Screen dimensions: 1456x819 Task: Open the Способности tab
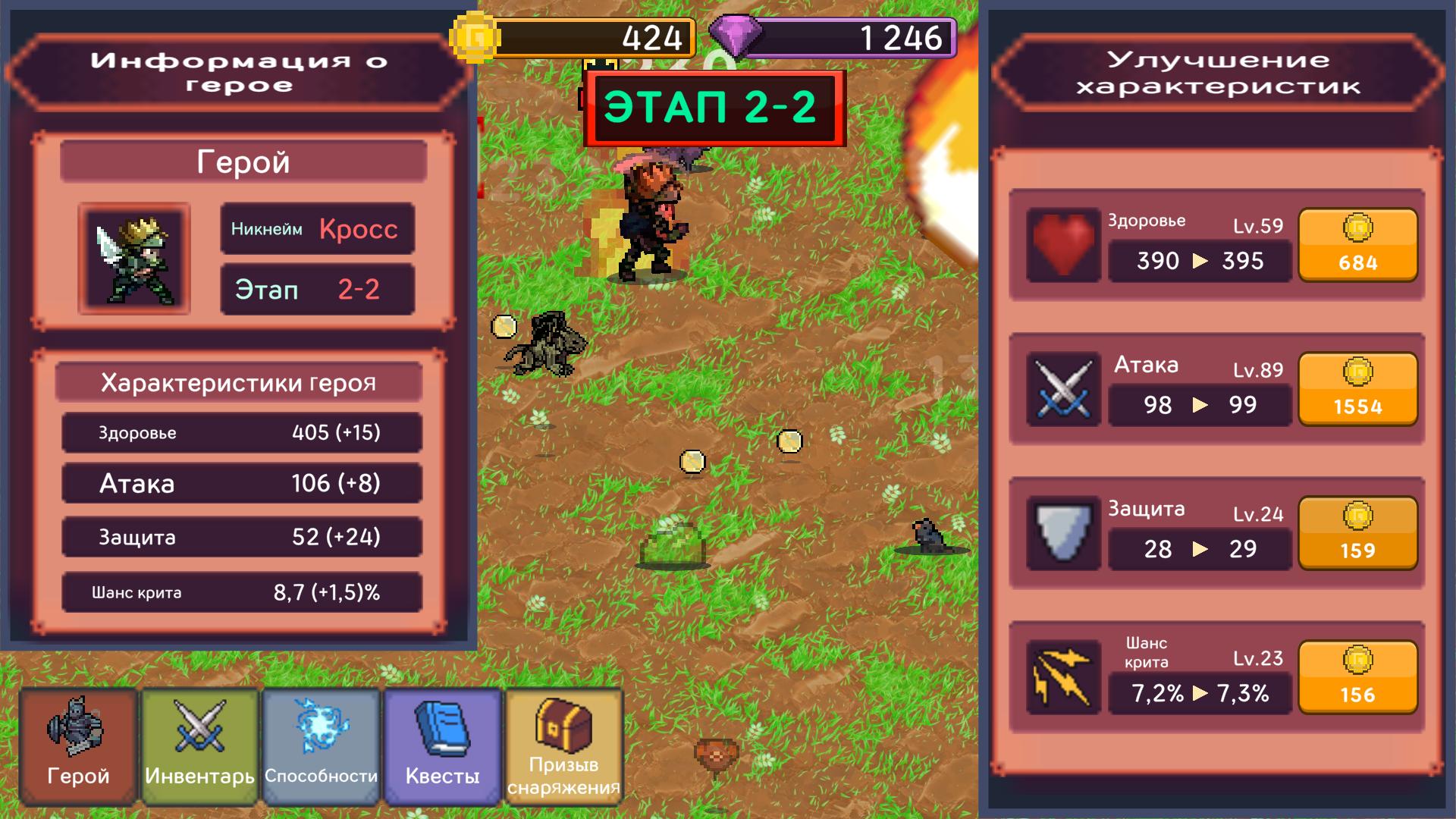point(319,747)
